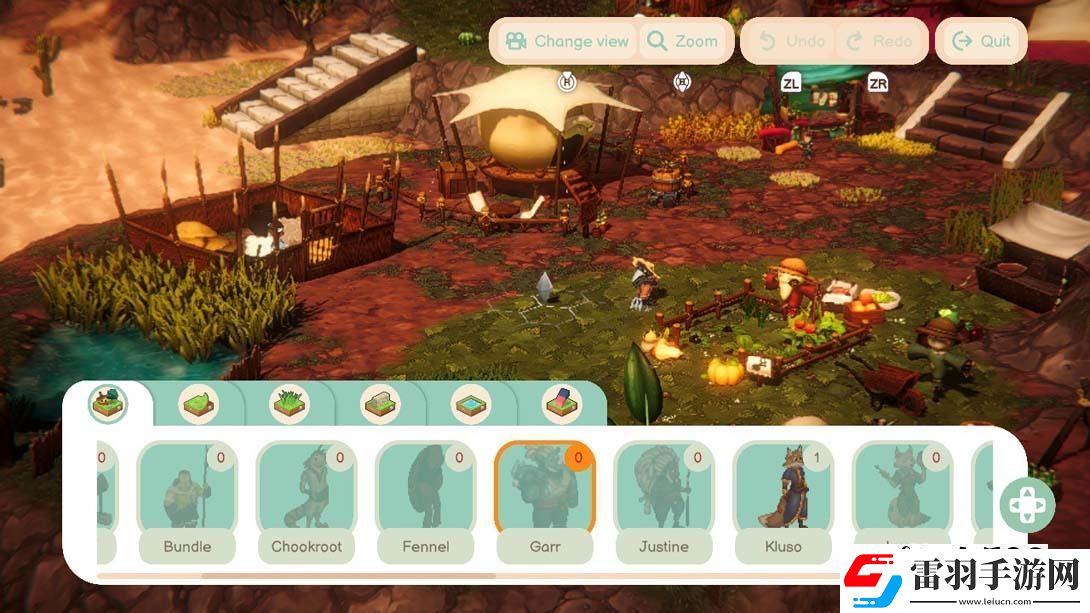Image resolution: width=1090 pixels, height=613 pixels.
Task: Open the water pond tab
Action: [x=470, y=404]
